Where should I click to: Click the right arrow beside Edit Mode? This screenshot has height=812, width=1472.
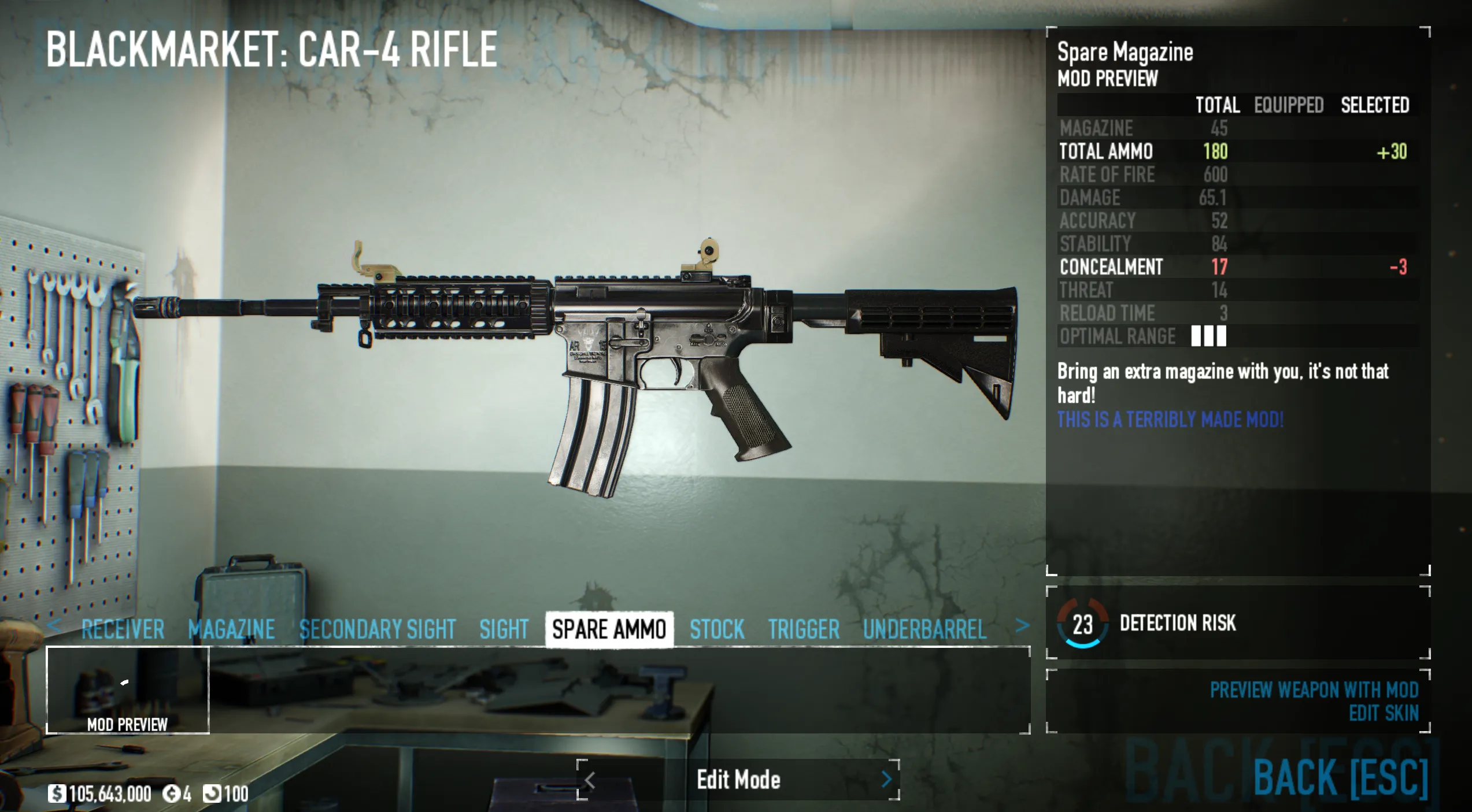click(x=887, y=780)
